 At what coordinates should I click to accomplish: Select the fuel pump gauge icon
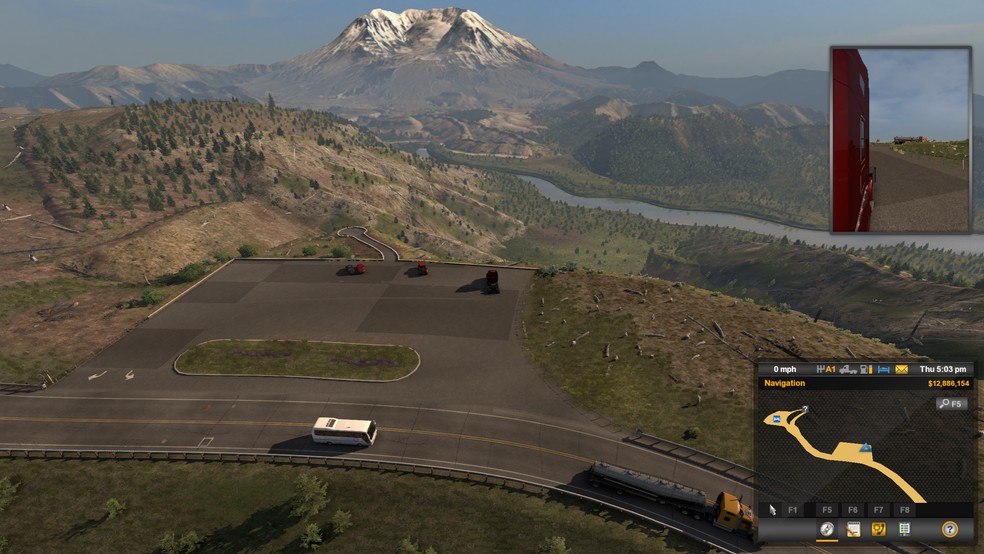[867, 369]
